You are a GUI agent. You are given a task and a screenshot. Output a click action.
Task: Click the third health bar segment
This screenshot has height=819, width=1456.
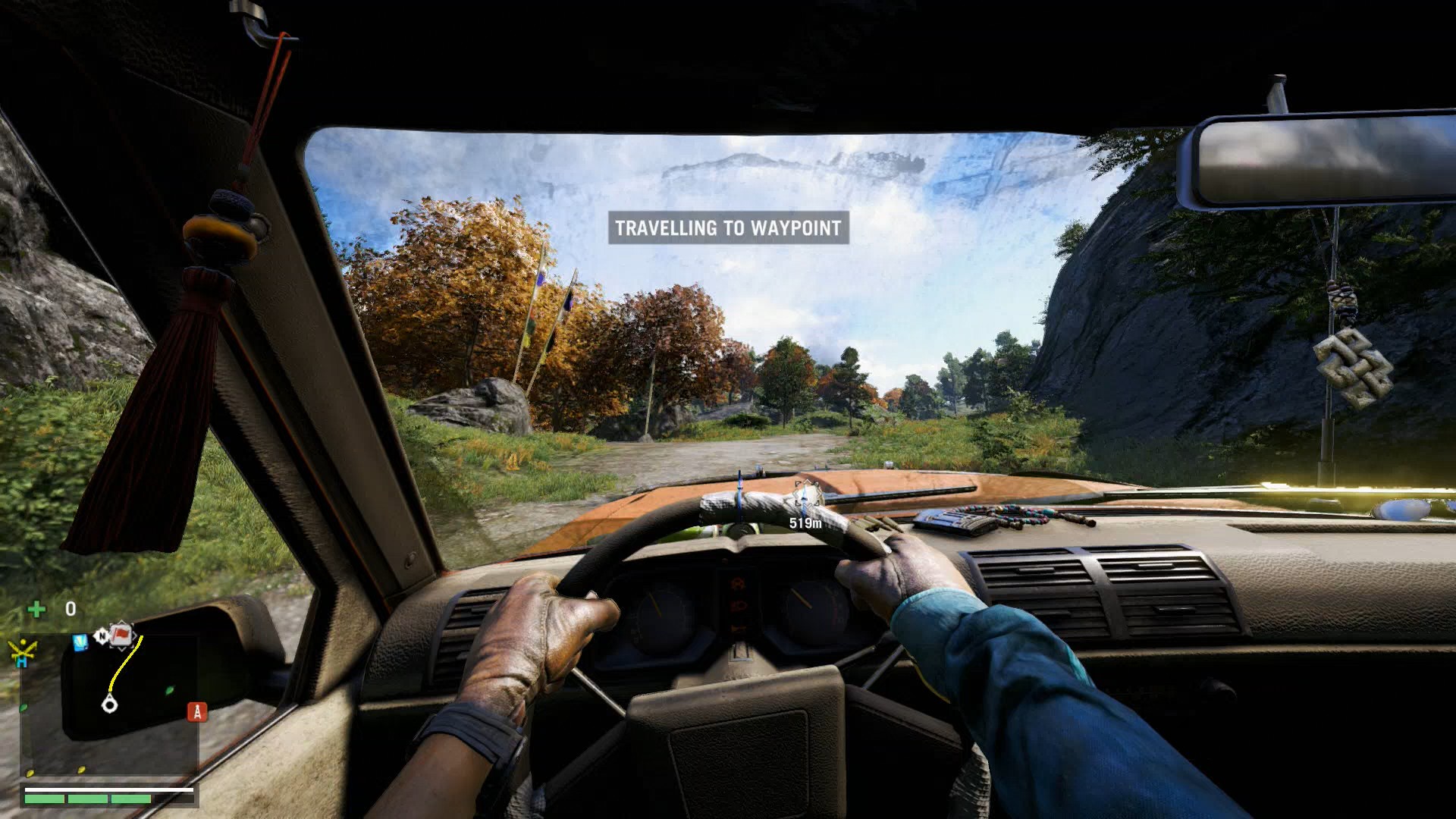(x=130, y=799)
